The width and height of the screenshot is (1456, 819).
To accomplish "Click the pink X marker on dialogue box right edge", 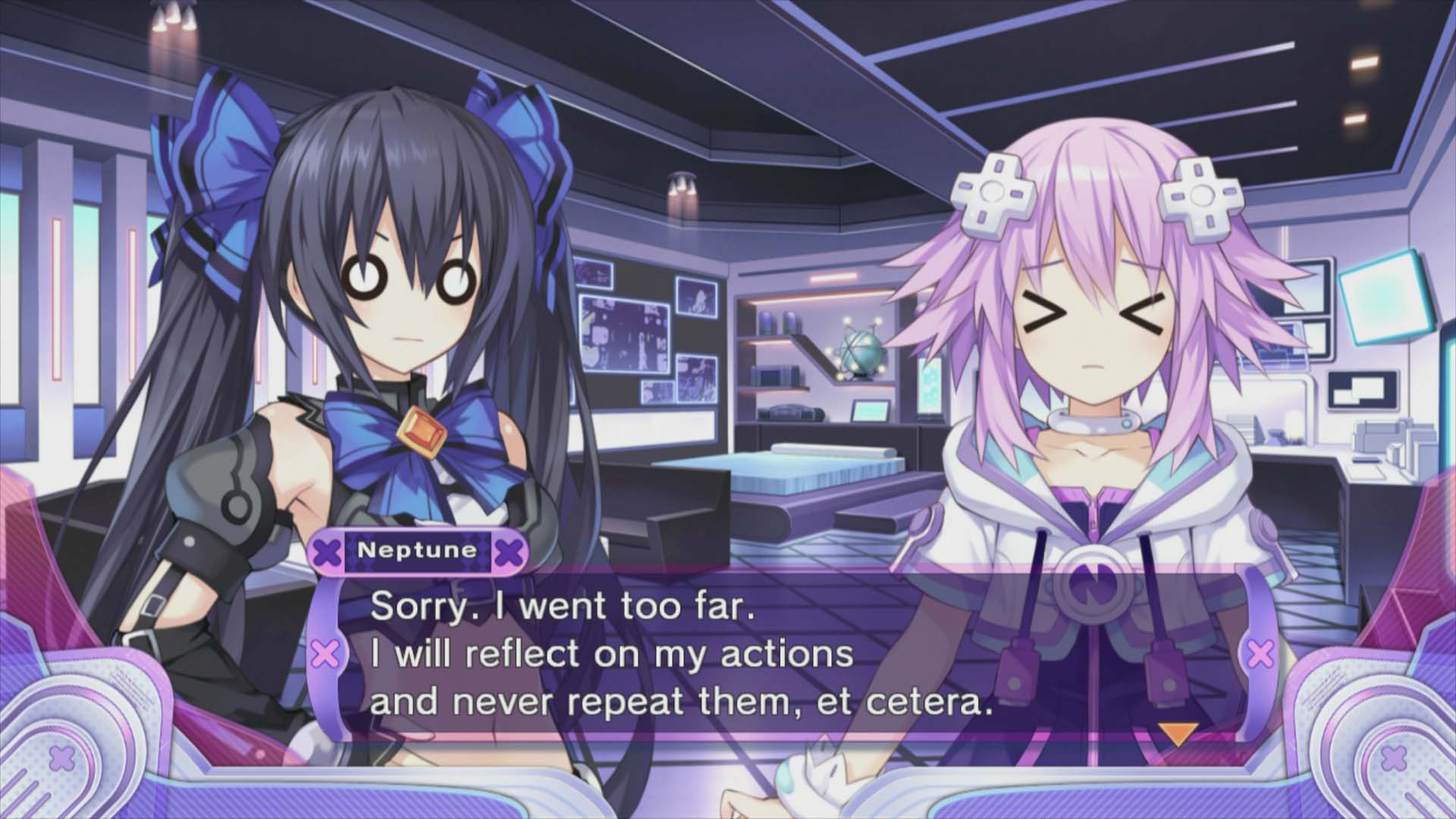I will (x=1259, y=651).
